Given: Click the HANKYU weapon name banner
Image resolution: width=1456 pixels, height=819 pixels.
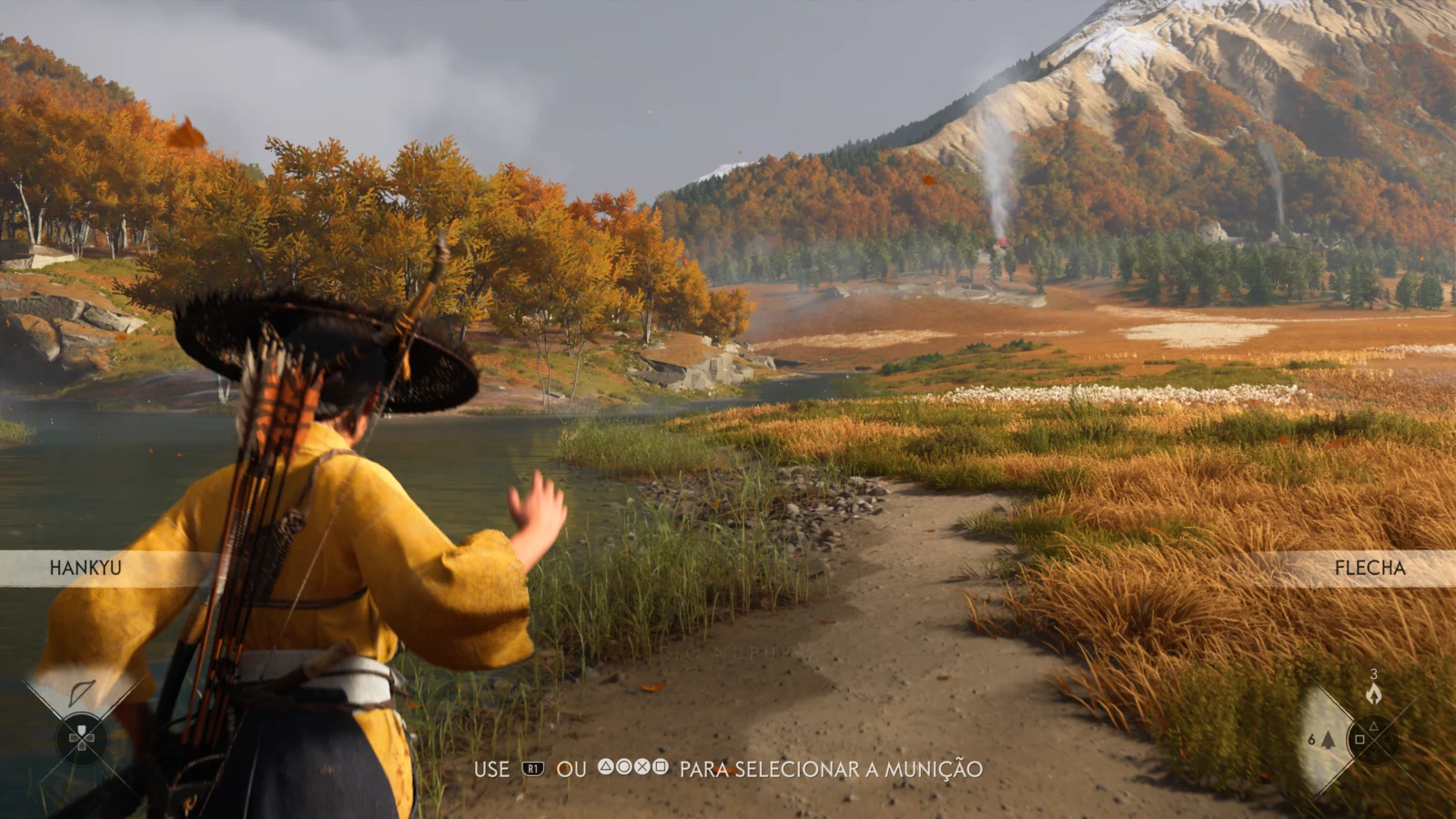Looking at the screenshot, I should [86, 568].
